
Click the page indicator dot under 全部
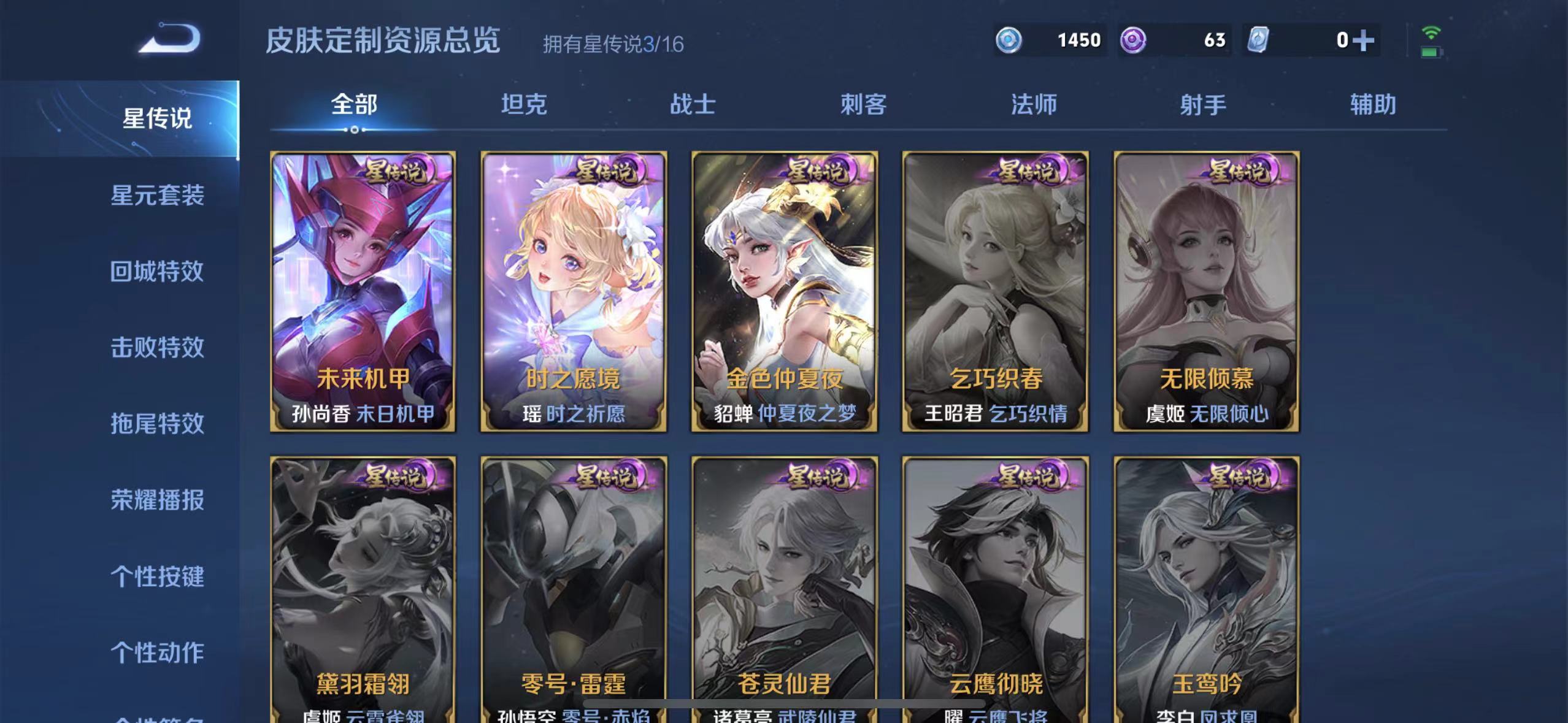click(355, 131)
